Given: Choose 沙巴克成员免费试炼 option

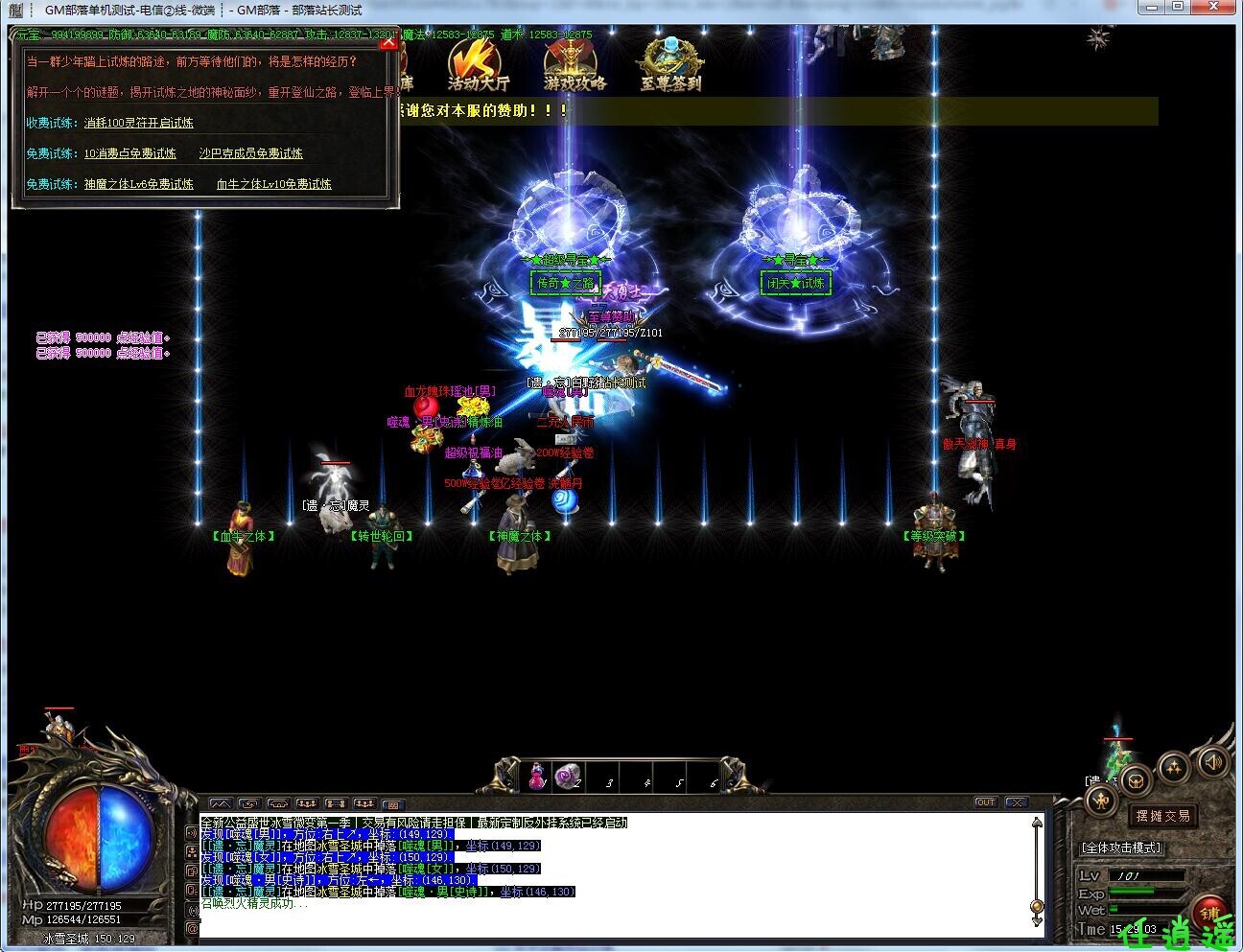Looking at the screenshot, I should coord(250,153).
